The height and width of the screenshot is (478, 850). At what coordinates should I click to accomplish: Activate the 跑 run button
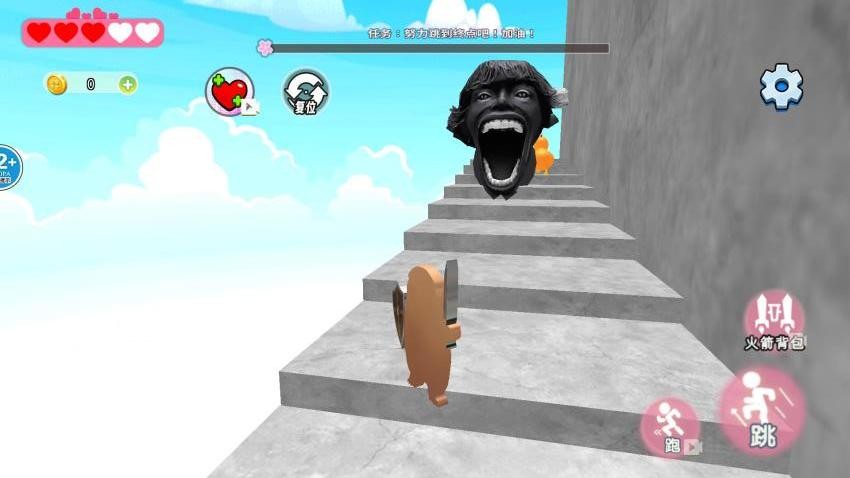[669, 427]
